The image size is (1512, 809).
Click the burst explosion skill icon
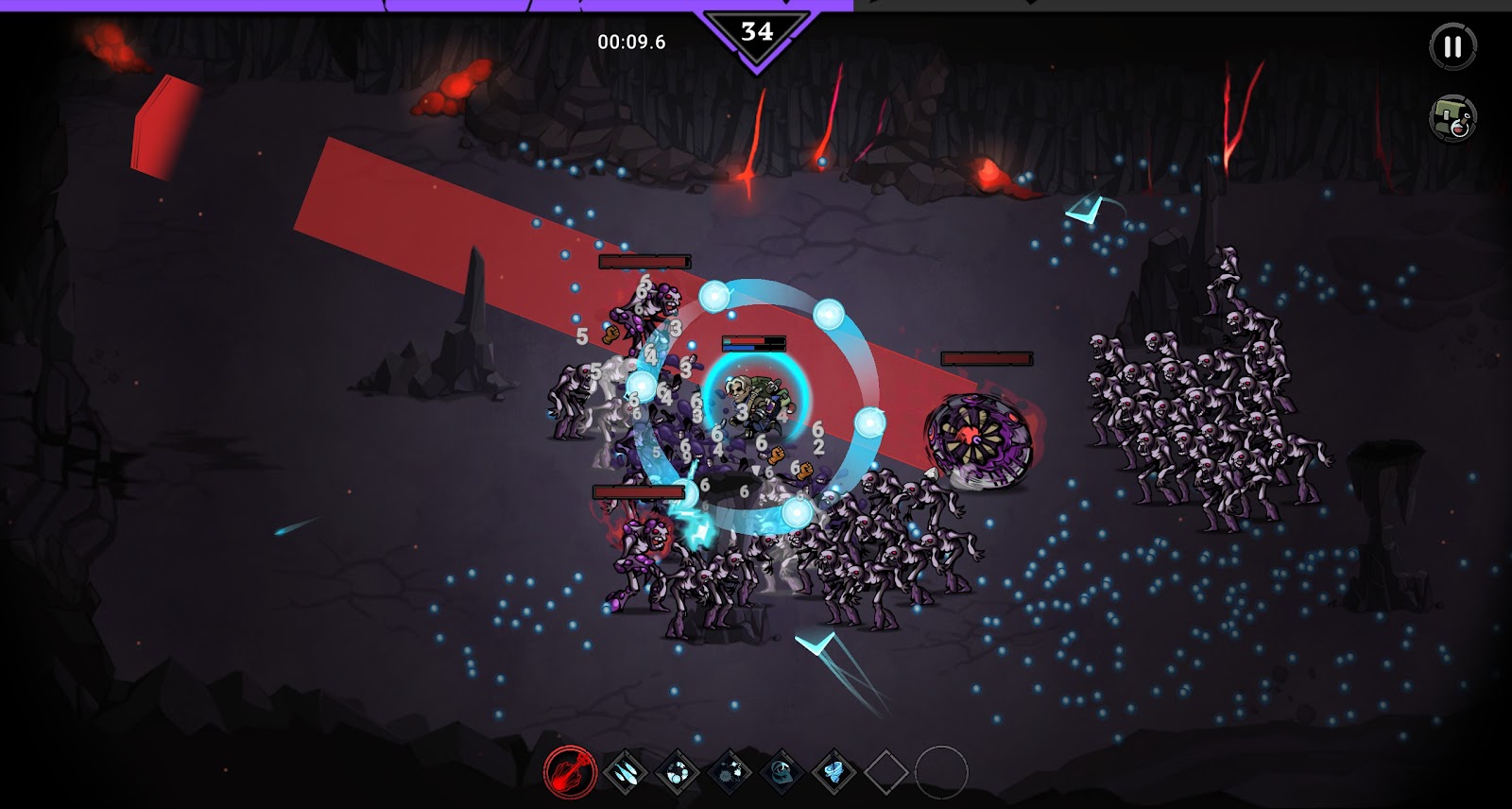(730, 772)
